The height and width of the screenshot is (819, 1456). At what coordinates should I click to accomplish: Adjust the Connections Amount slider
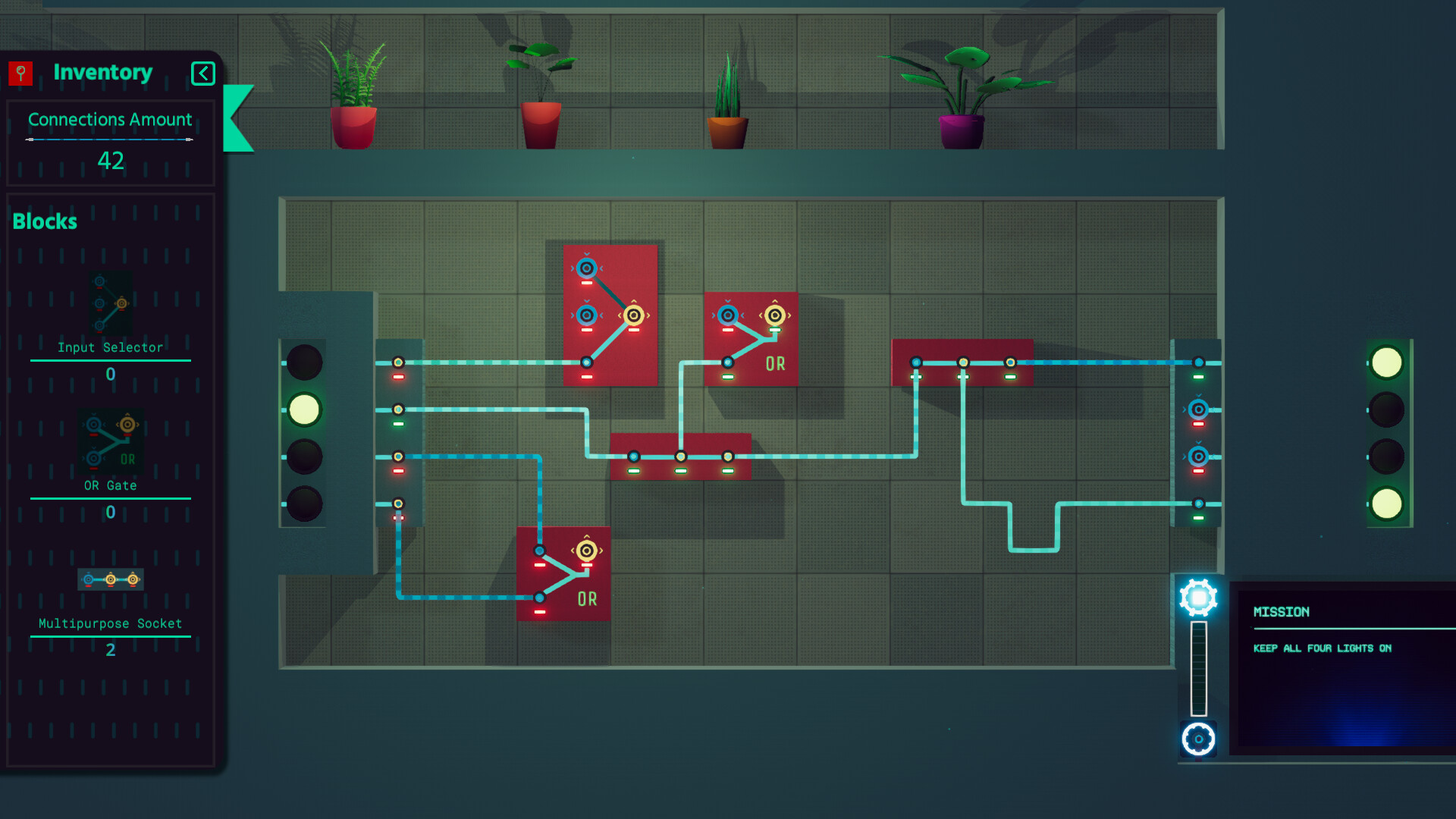tap(108, 139)
